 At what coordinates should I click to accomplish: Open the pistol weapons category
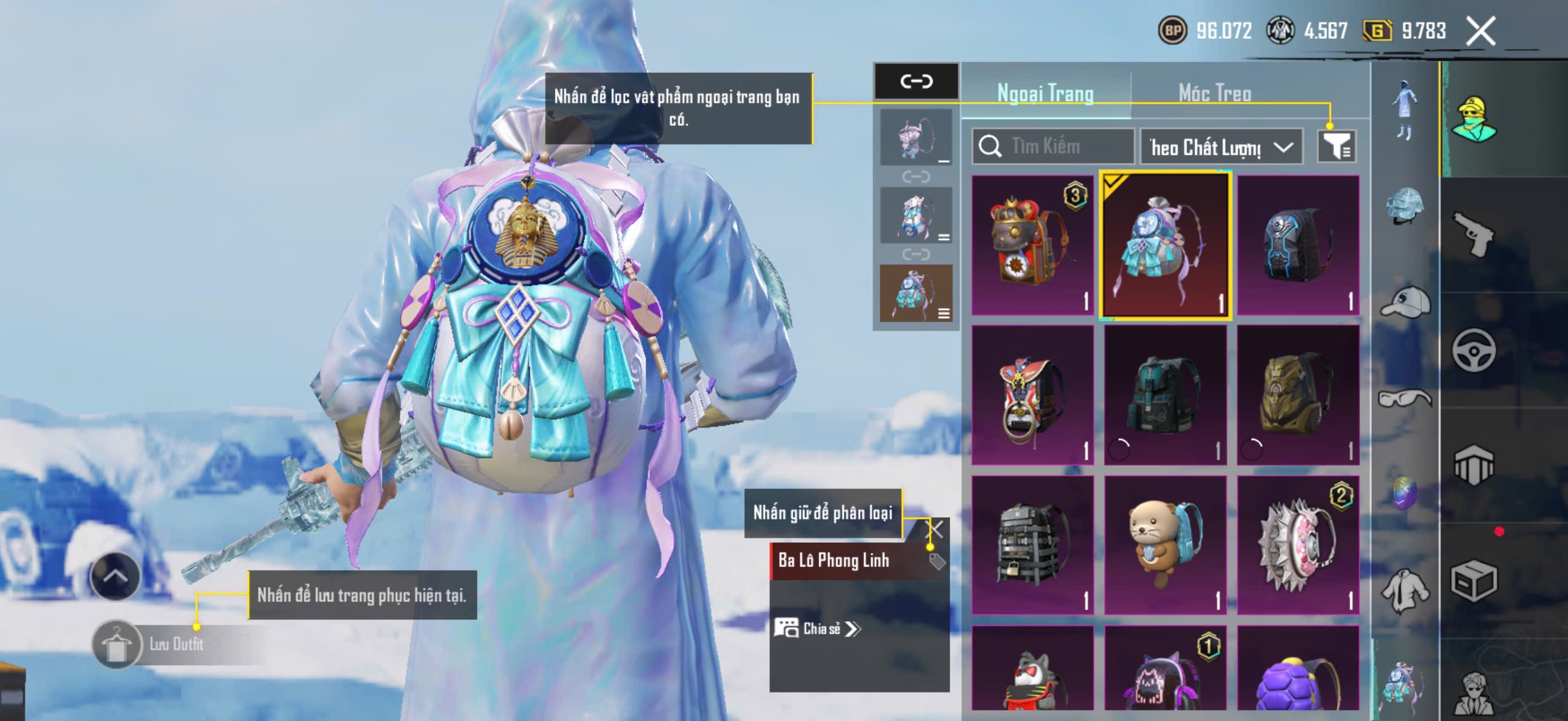point(1473,234)
